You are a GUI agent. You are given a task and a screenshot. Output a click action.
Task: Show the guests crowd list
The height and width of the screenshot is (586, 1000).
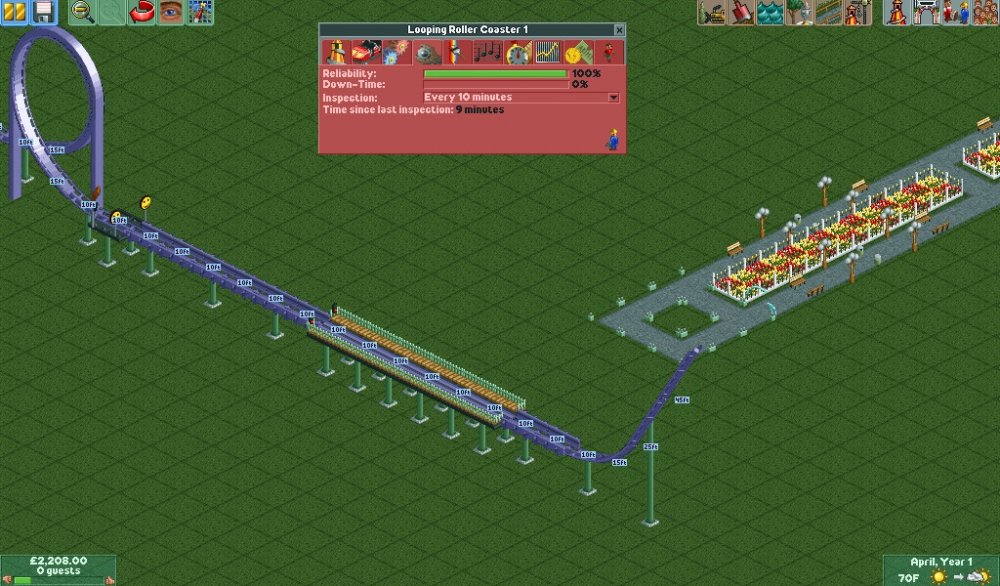984,12
